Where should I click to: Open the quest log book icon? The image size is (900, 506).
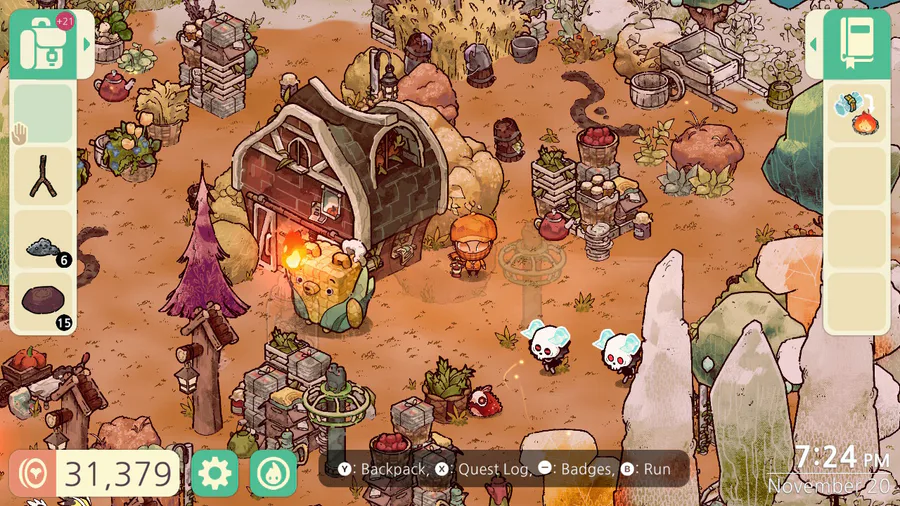[857, 44]
